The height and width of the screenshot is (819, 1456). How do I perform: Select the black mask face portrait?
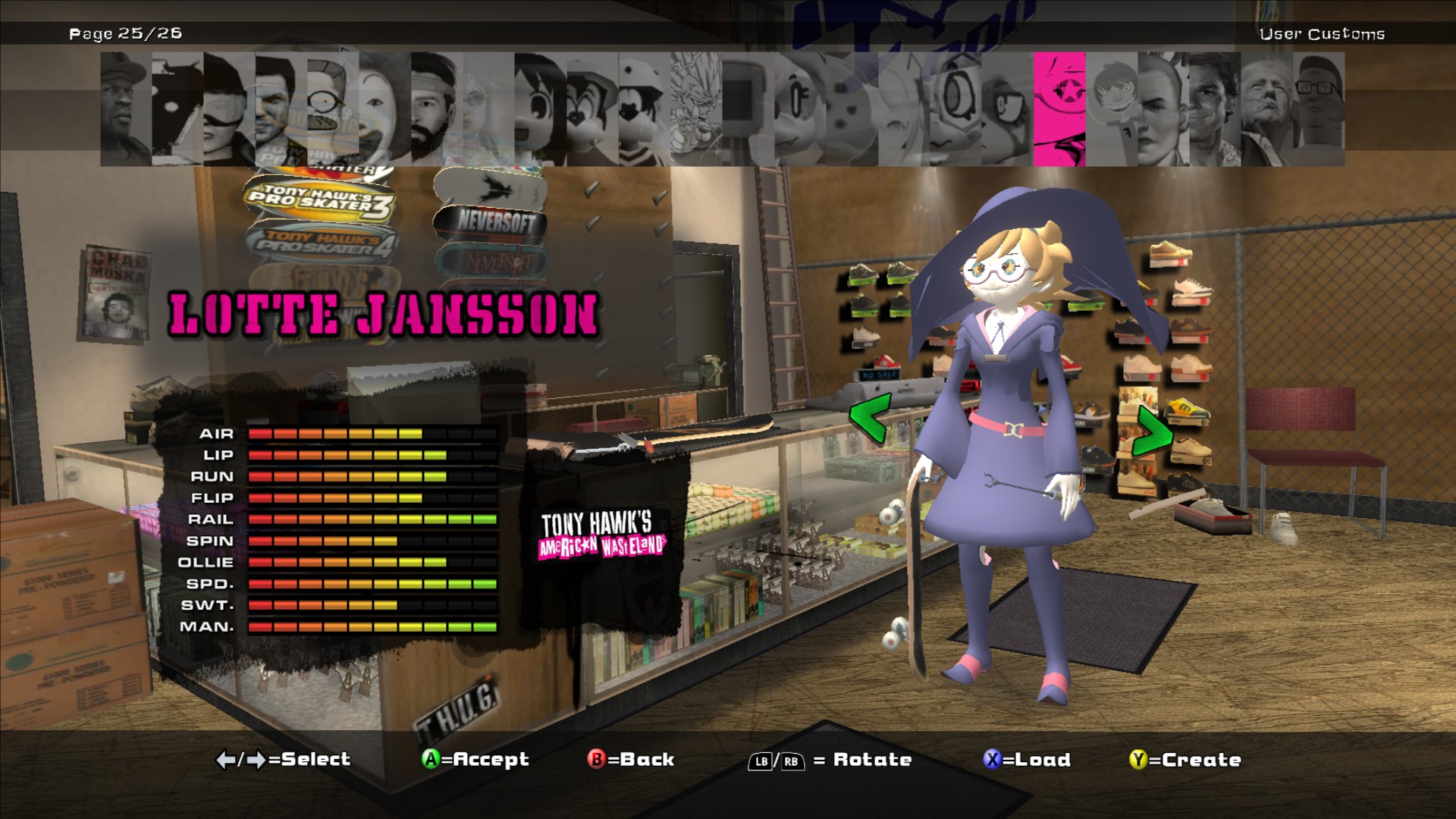177,109
